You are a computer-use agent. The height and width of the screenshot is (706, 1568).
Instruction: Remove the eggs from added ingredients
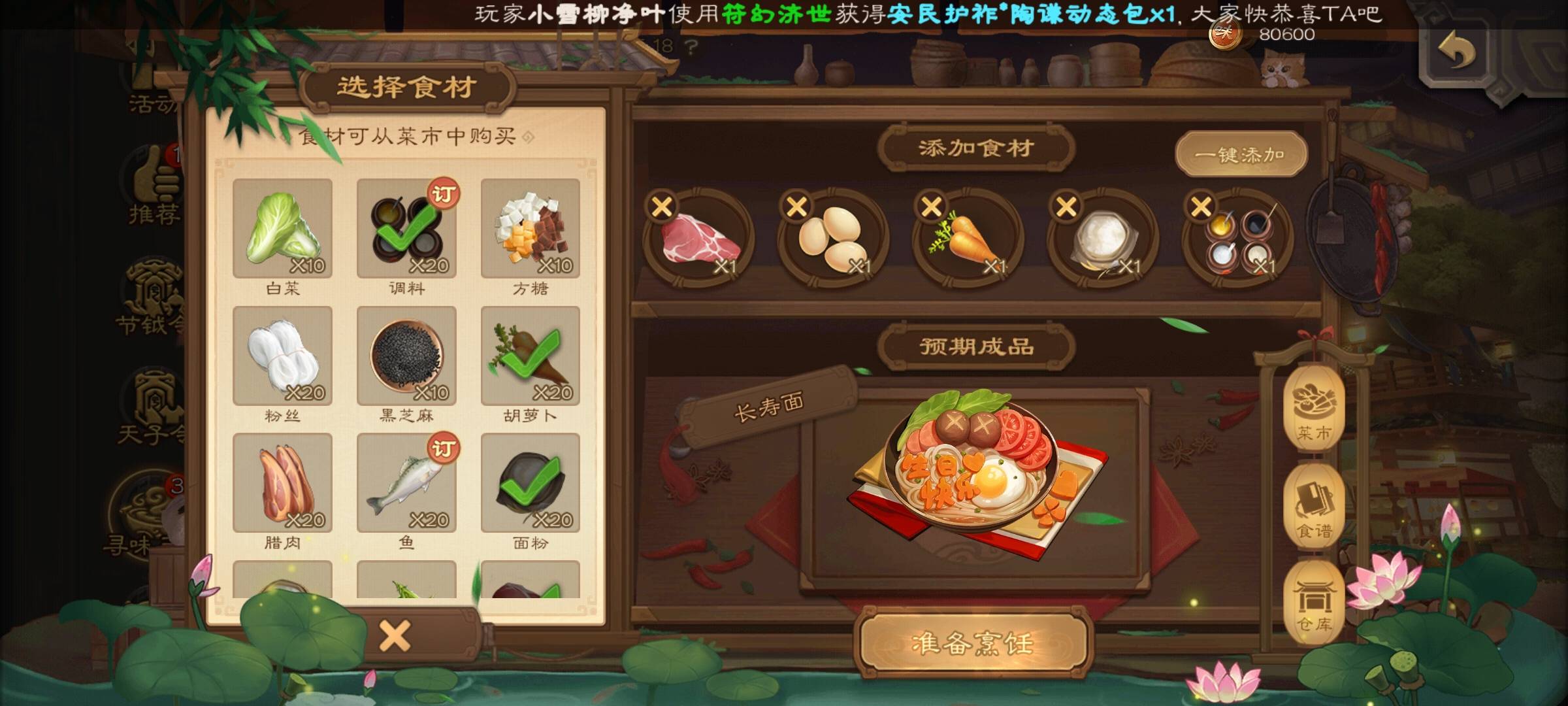[797, 207]
